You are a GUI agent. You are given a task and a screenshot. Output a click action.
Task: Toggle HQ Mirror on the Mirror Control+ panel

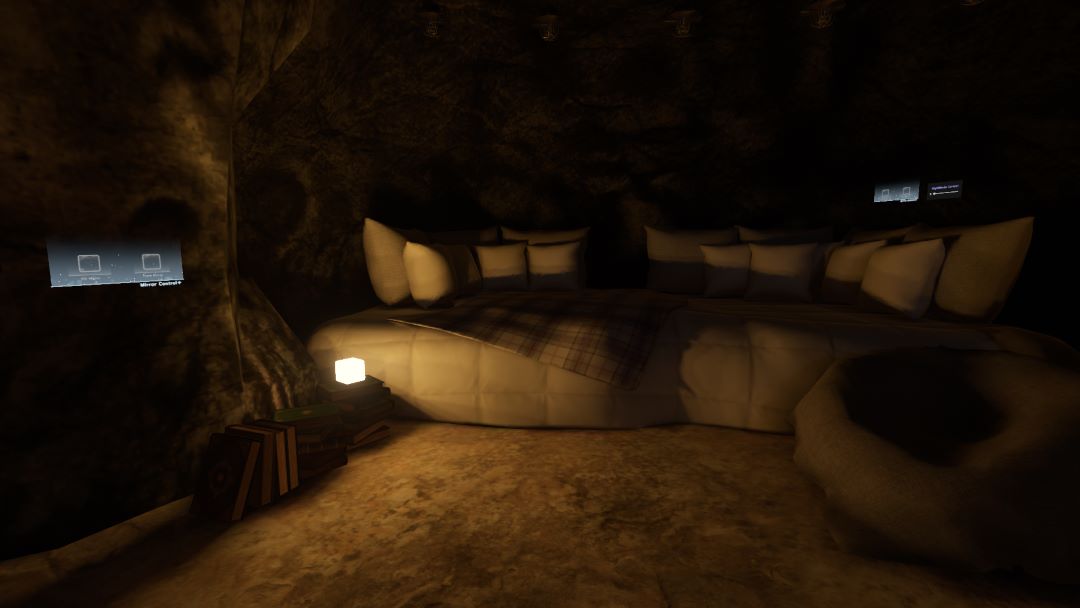pos(89,264)
